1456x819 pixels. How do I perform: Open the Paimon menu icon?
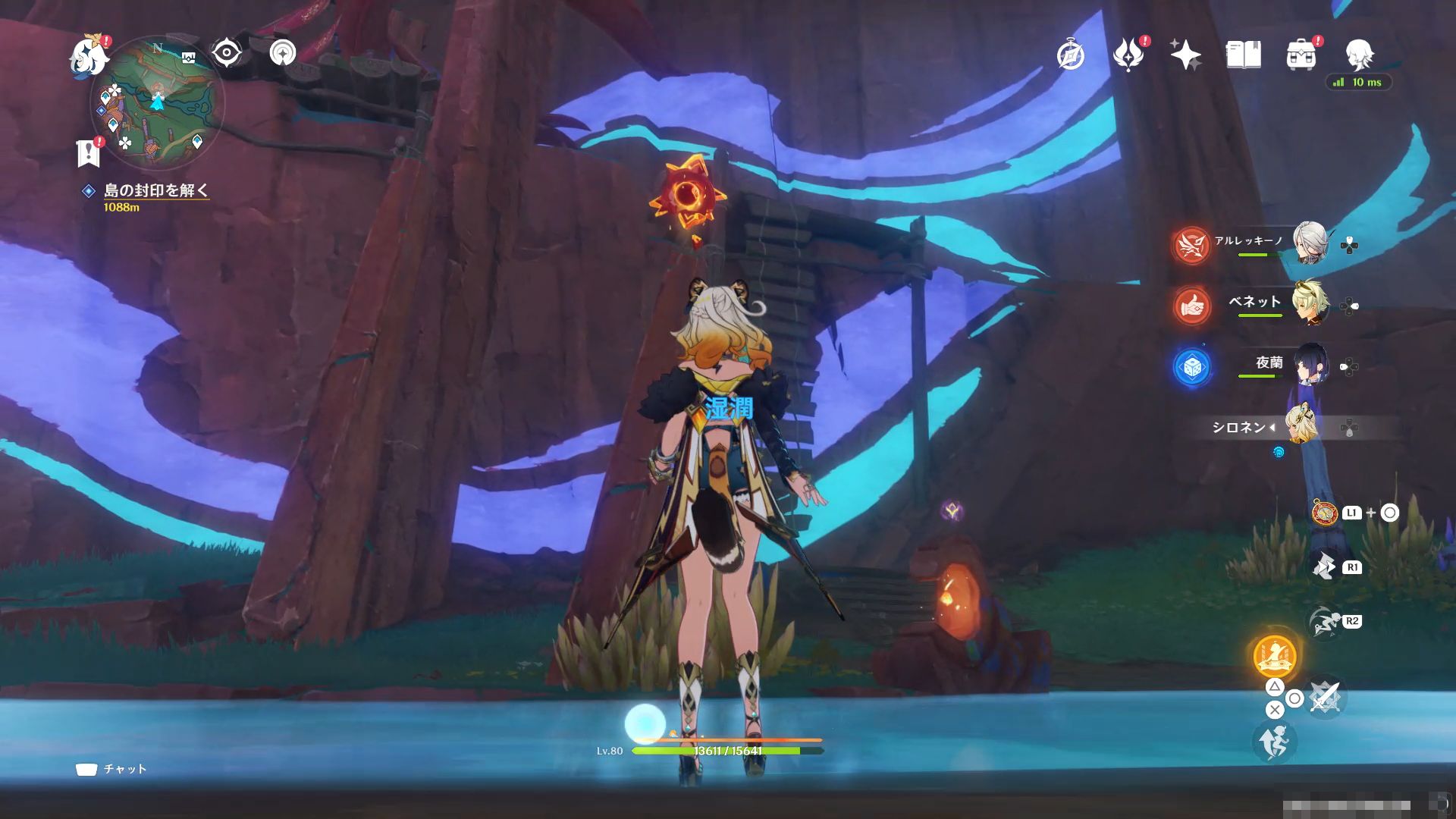coord(88,56)
